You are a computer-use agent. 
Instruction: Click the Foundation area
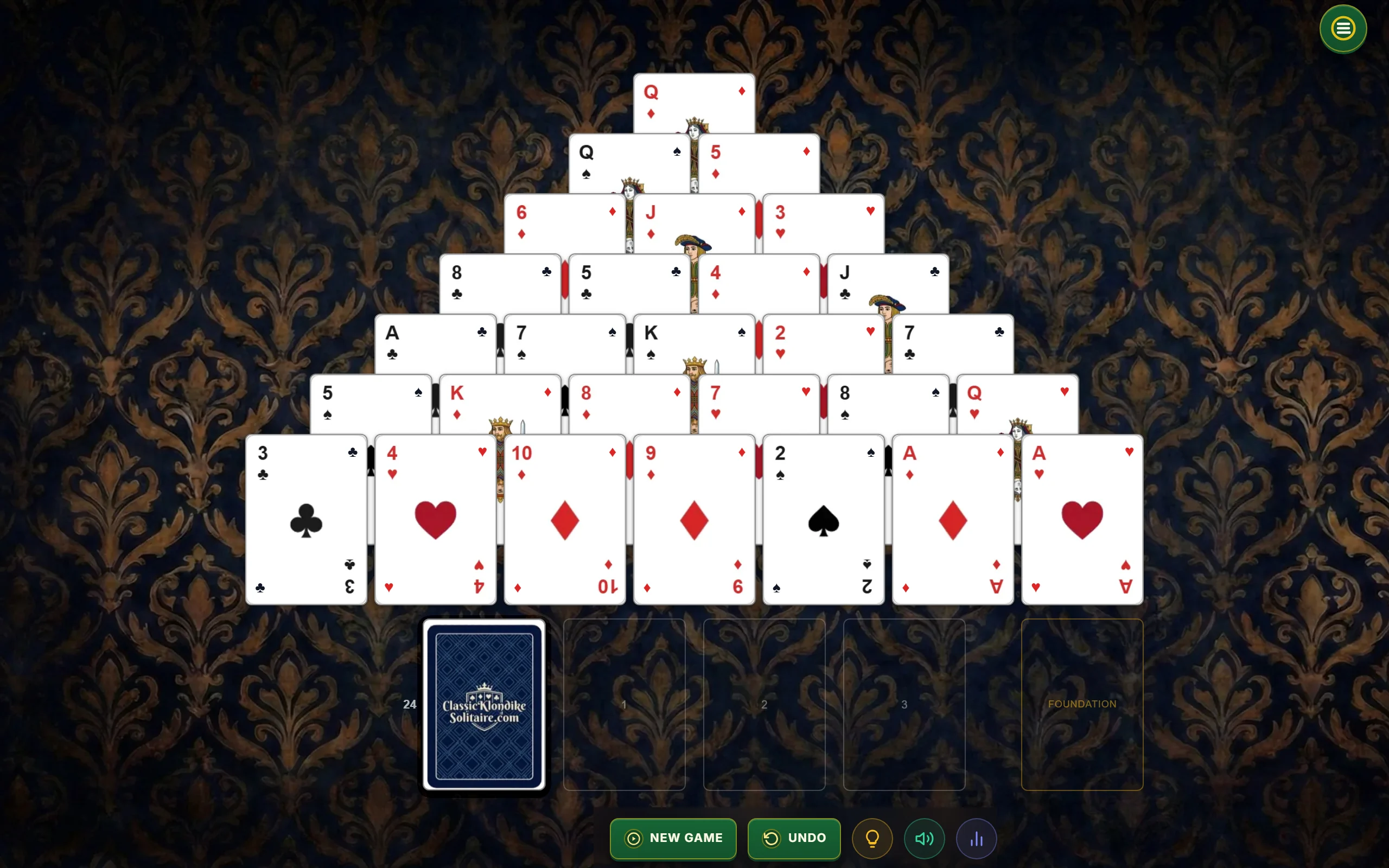[x=1082, y=705]
